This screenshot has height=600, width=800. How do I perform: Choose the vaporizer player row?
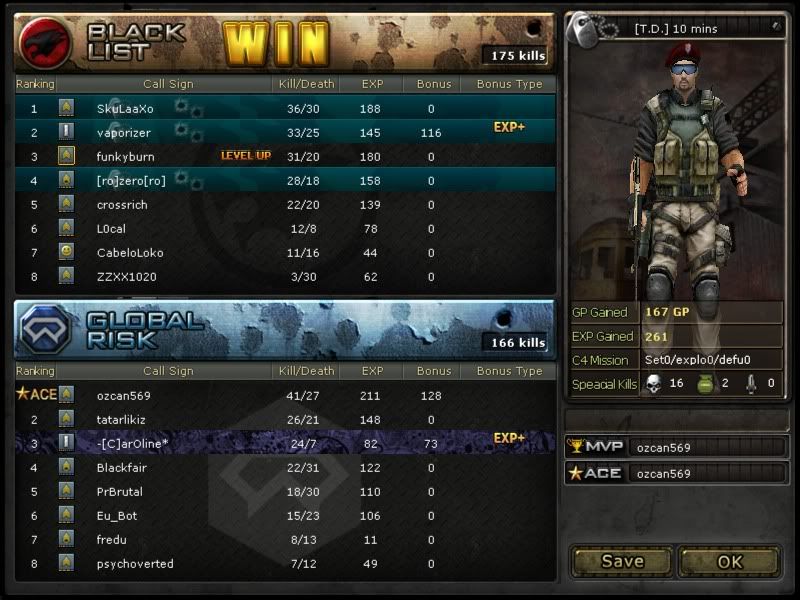pyautogui.click(x=285, y=132)
